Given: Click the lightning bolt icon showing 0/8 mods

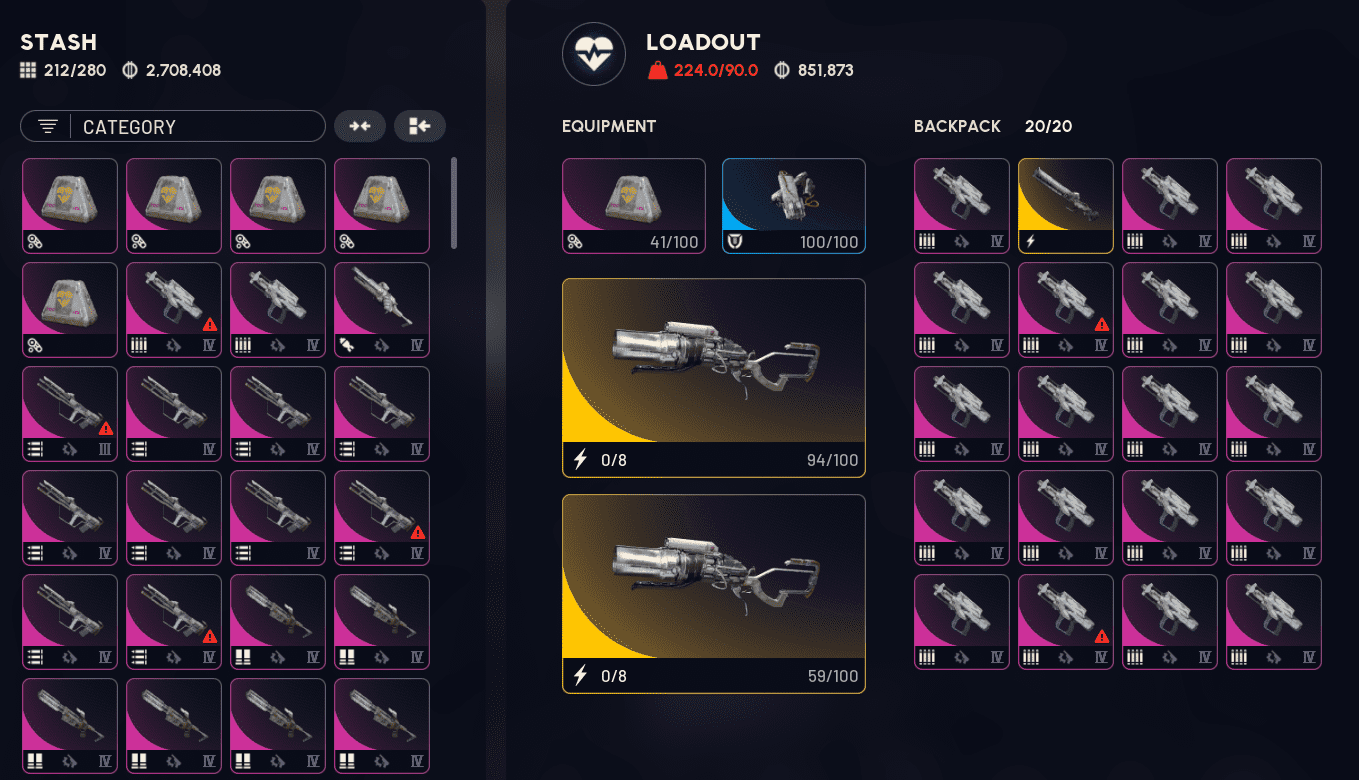Looking at the screenshot, I should pyautogui.click(x=579, y=461).
